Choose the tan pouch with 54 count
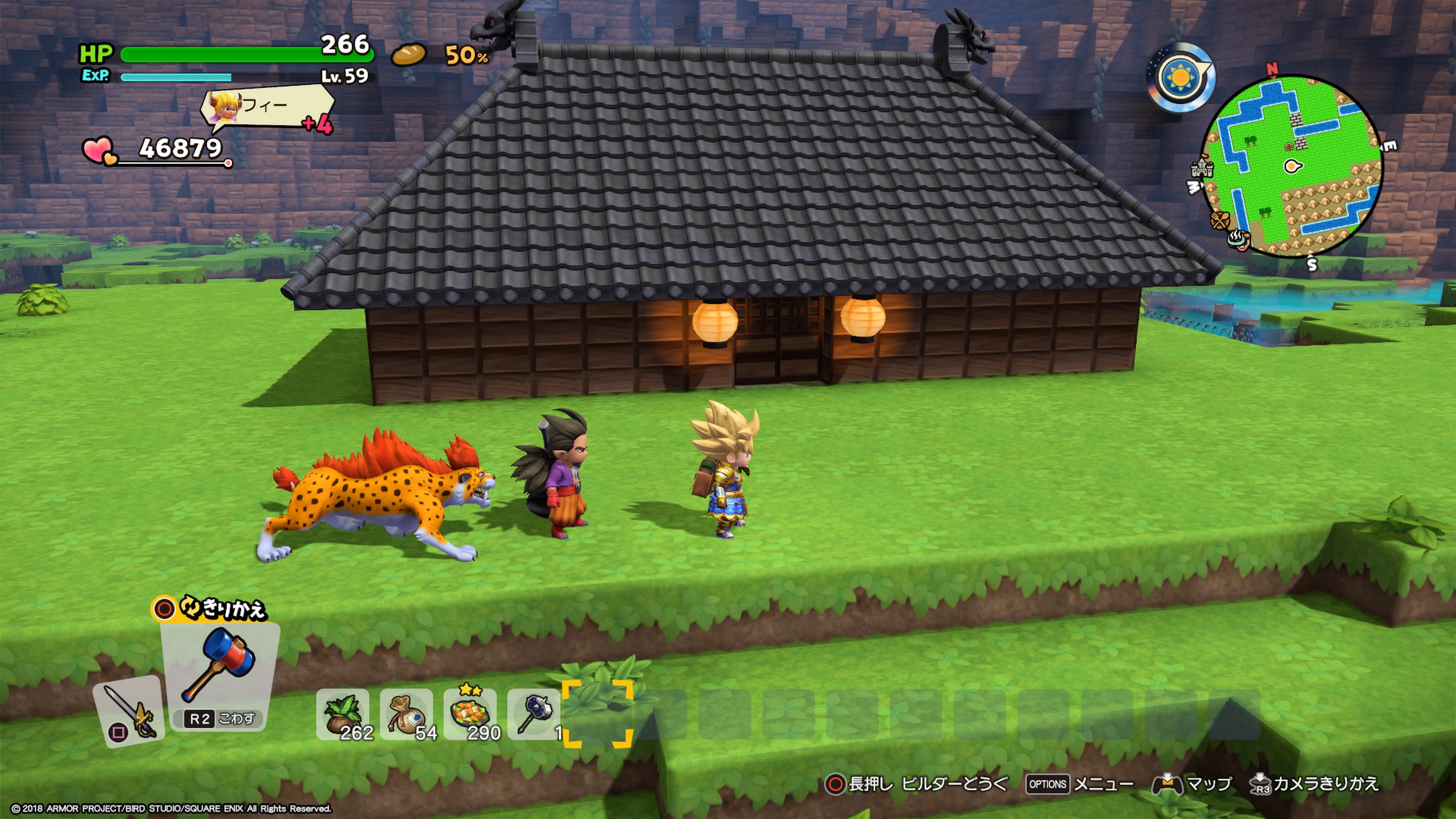 pyautogui.click(x=406, y=714)
